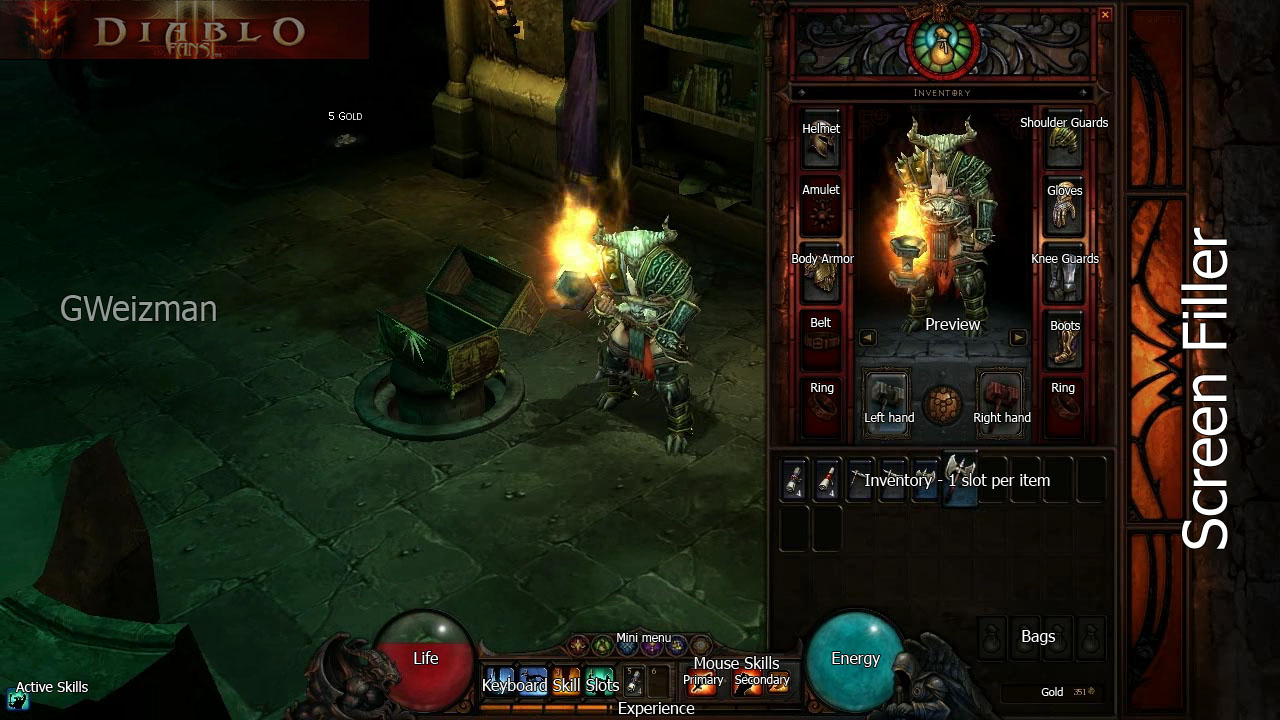Select the equipped Helmet slot
1280x720 pixels.
pos(821,147)
